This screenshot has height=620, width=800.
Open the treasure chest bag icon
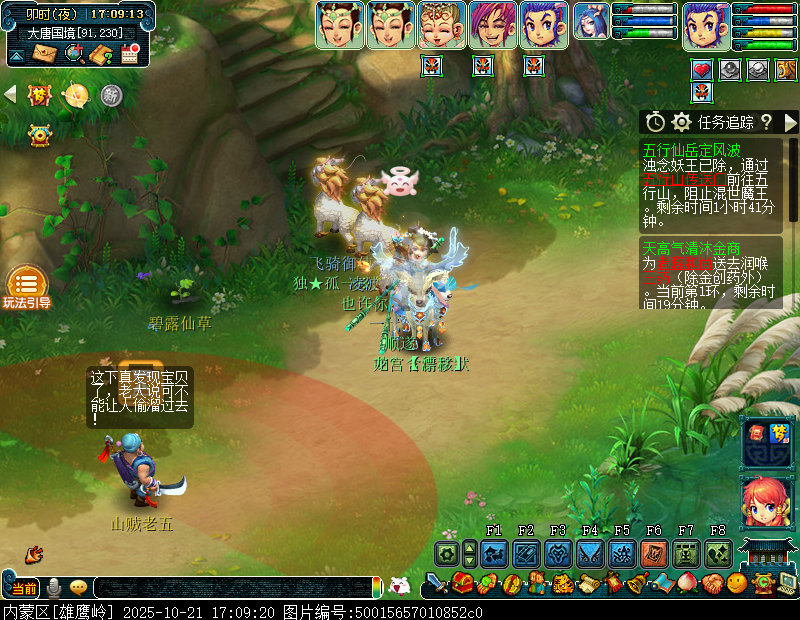[x=462, y=583]
